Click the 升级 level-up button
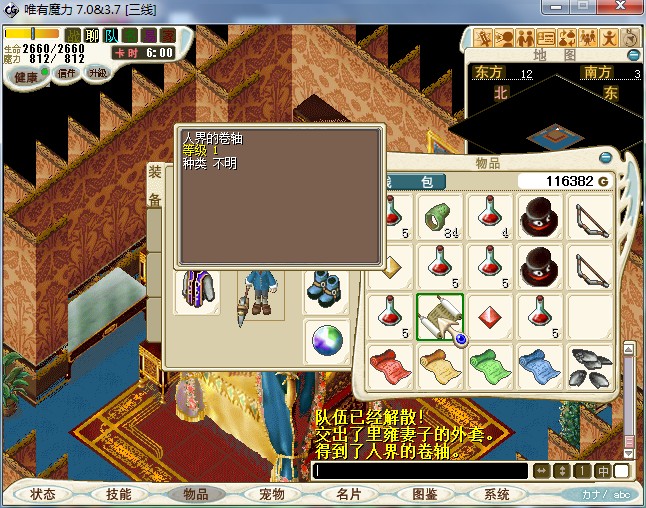This screenshot has width=646, height=508. tap(97, 73)
